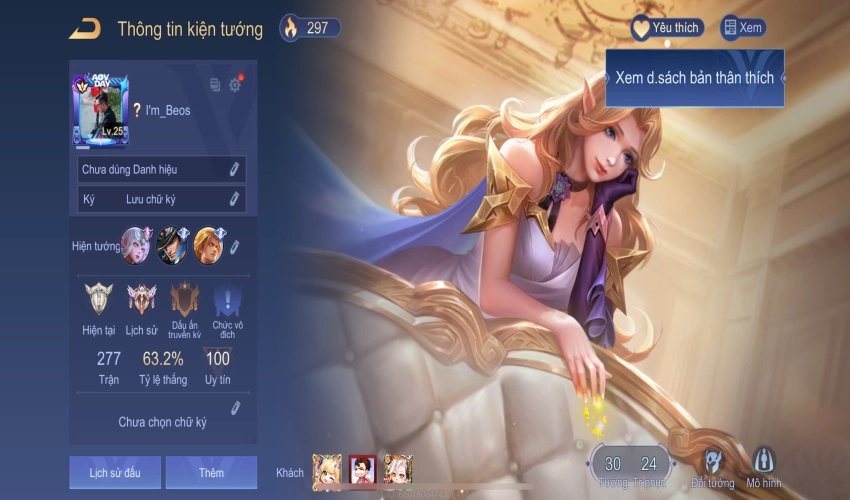Viewport: 850px width, 500px height.
Task: Open the Chức vô địch badge
Action: 228,299
